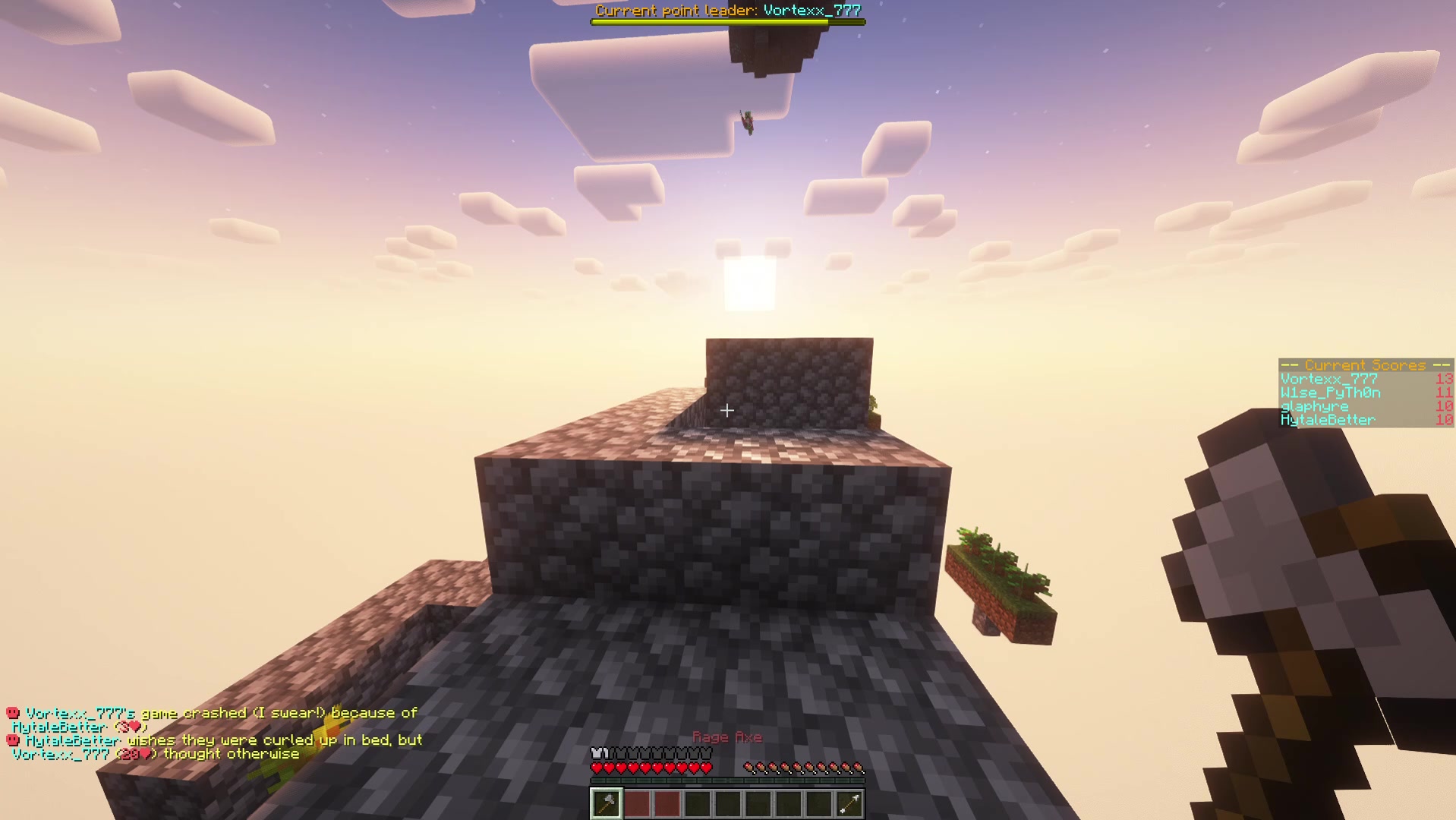Select the Rage Axe in hotbar slot one
This screenshot has width=1456, height=820.
coord(606,803)
